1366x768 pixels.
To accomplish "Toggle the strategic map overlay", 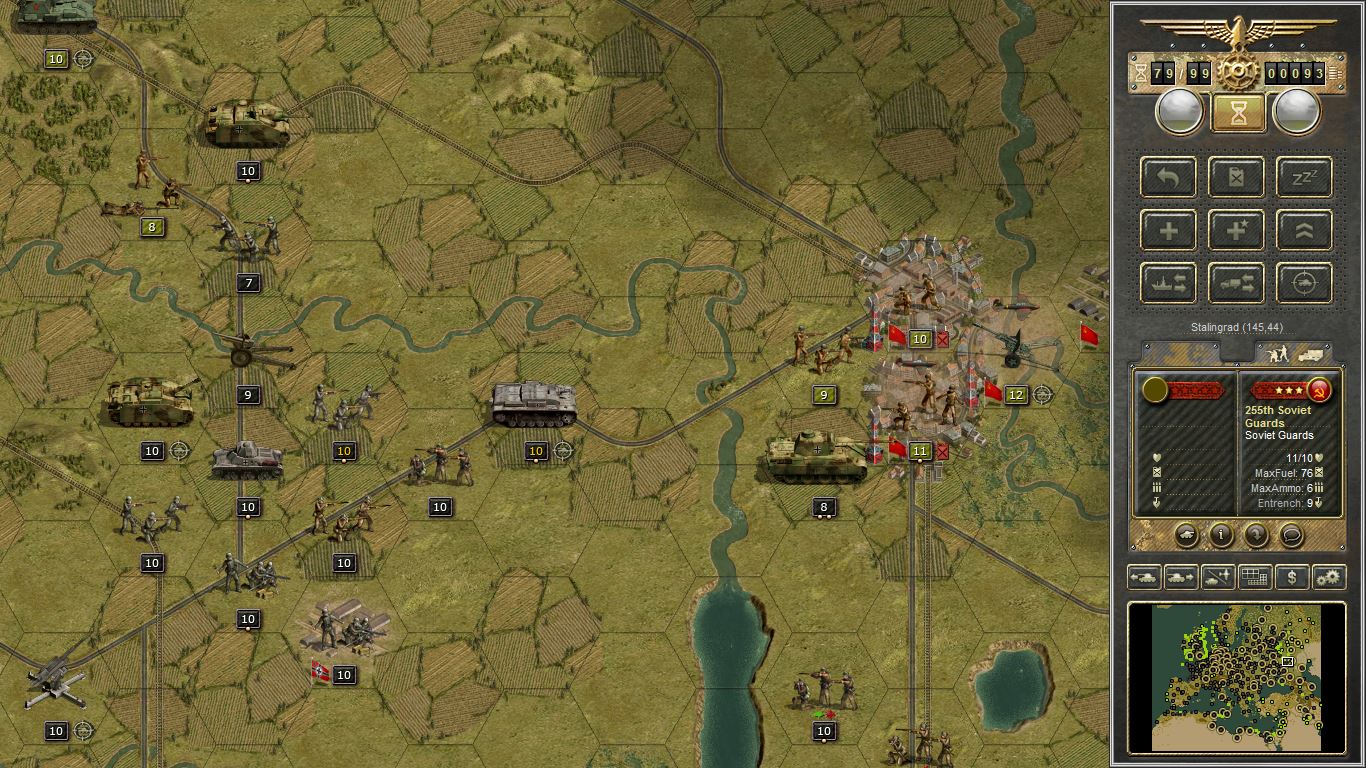I will pos(1254,577).
